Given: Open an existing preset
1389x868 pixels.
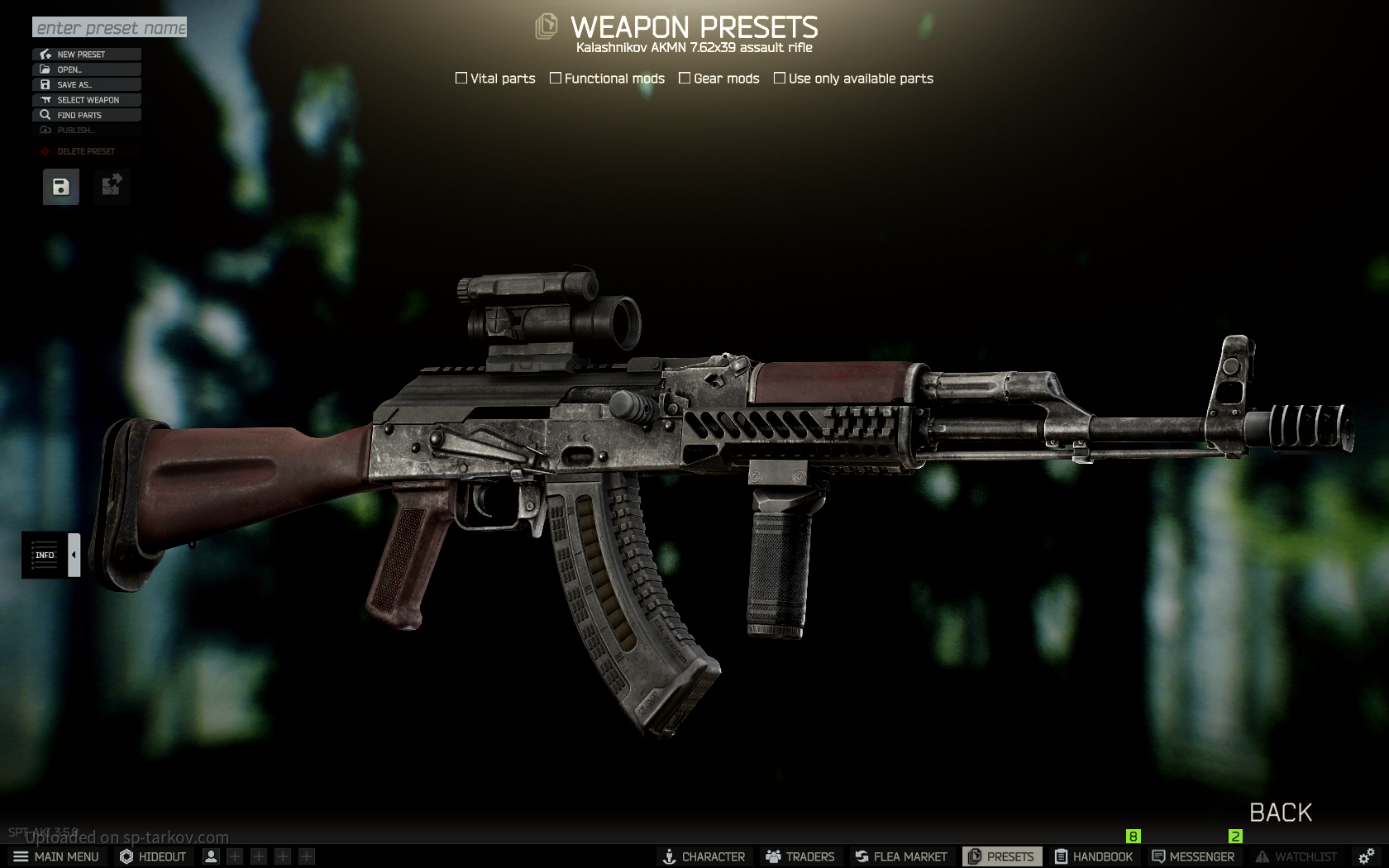Looking at the screenshot, I should [87, 69].
